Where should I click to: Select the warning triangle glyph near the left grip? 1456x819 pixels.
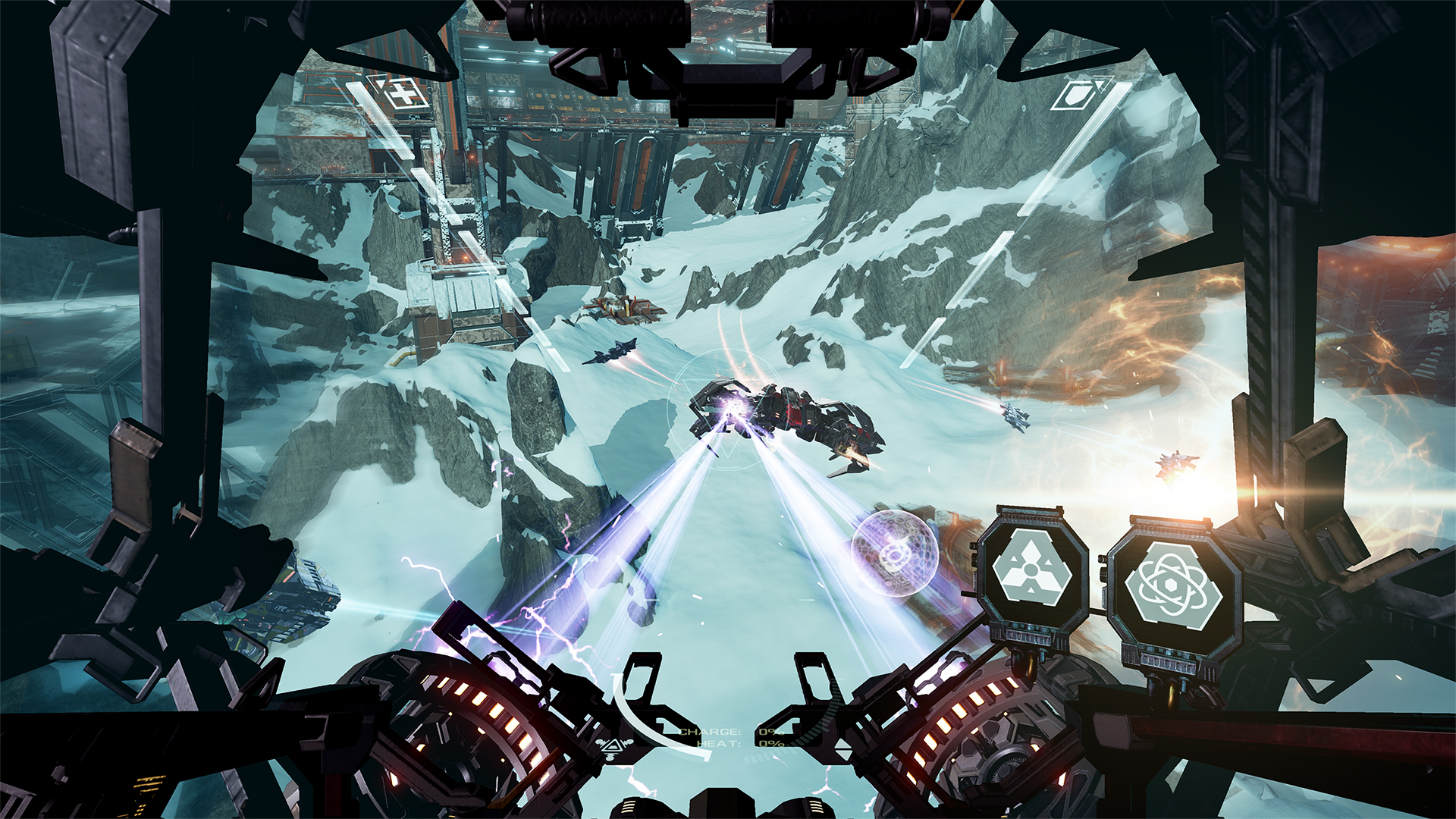pos(611,745)
